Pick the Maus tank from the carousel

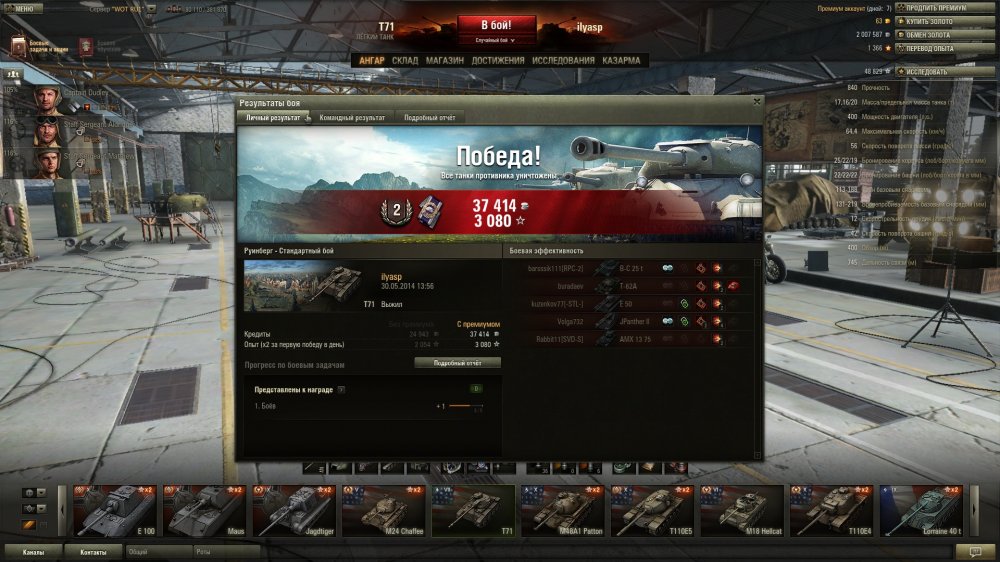click(x=204, y=510)
